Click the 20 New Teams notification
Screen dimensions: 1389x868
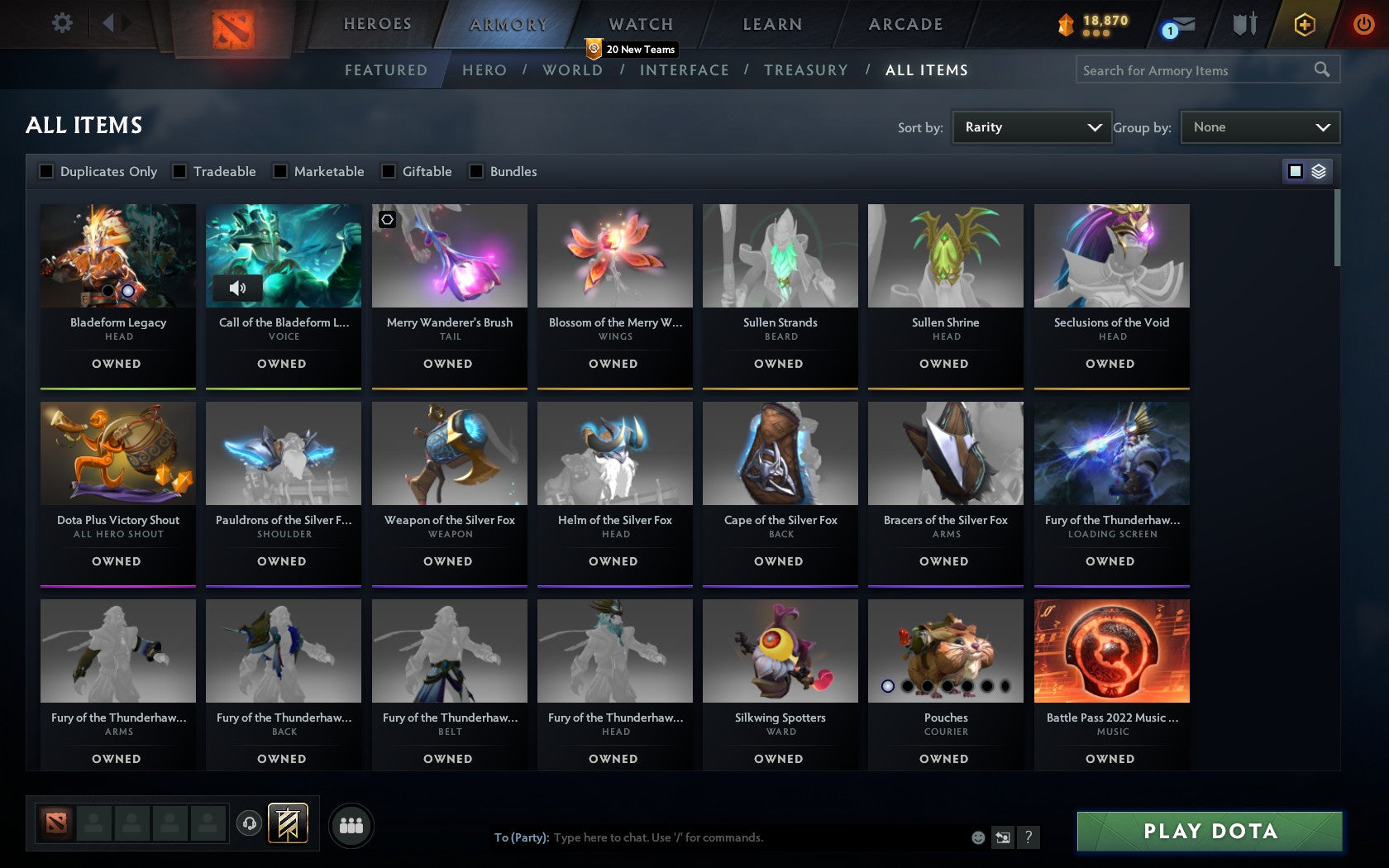tap(632, 49)
